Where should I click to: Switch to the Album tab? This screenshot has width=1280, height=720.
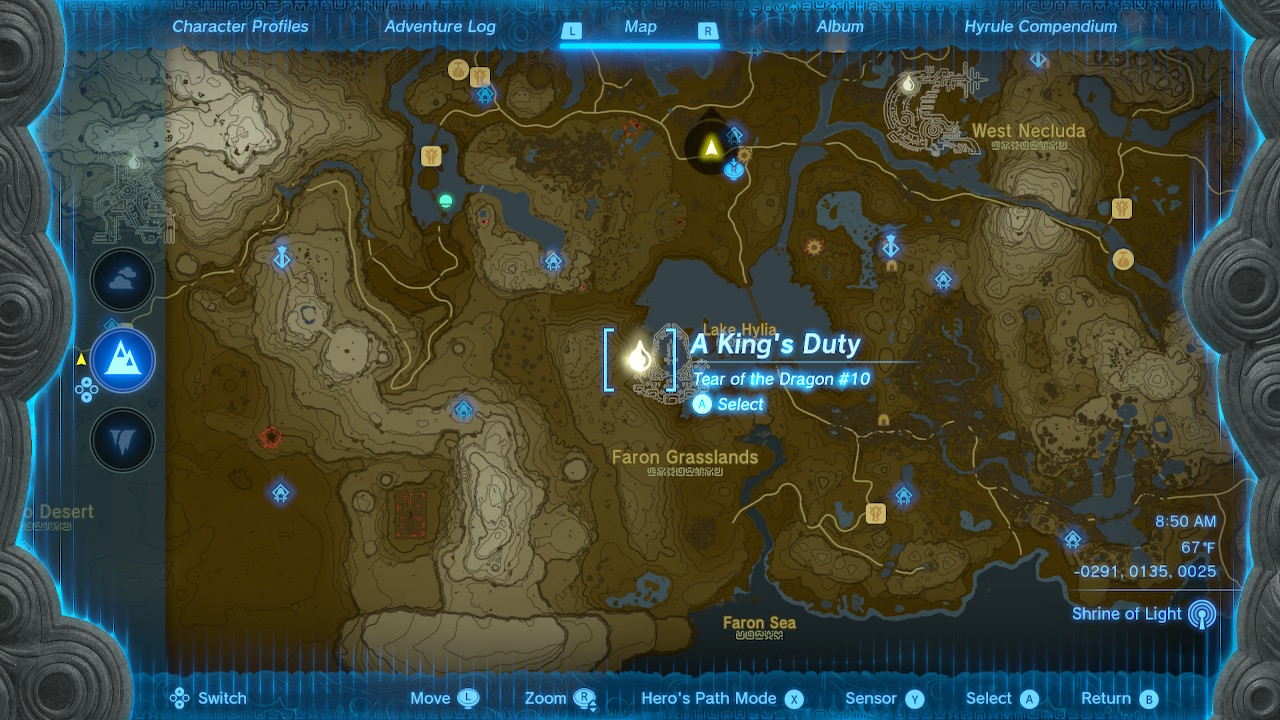click(x=837, y=27)
